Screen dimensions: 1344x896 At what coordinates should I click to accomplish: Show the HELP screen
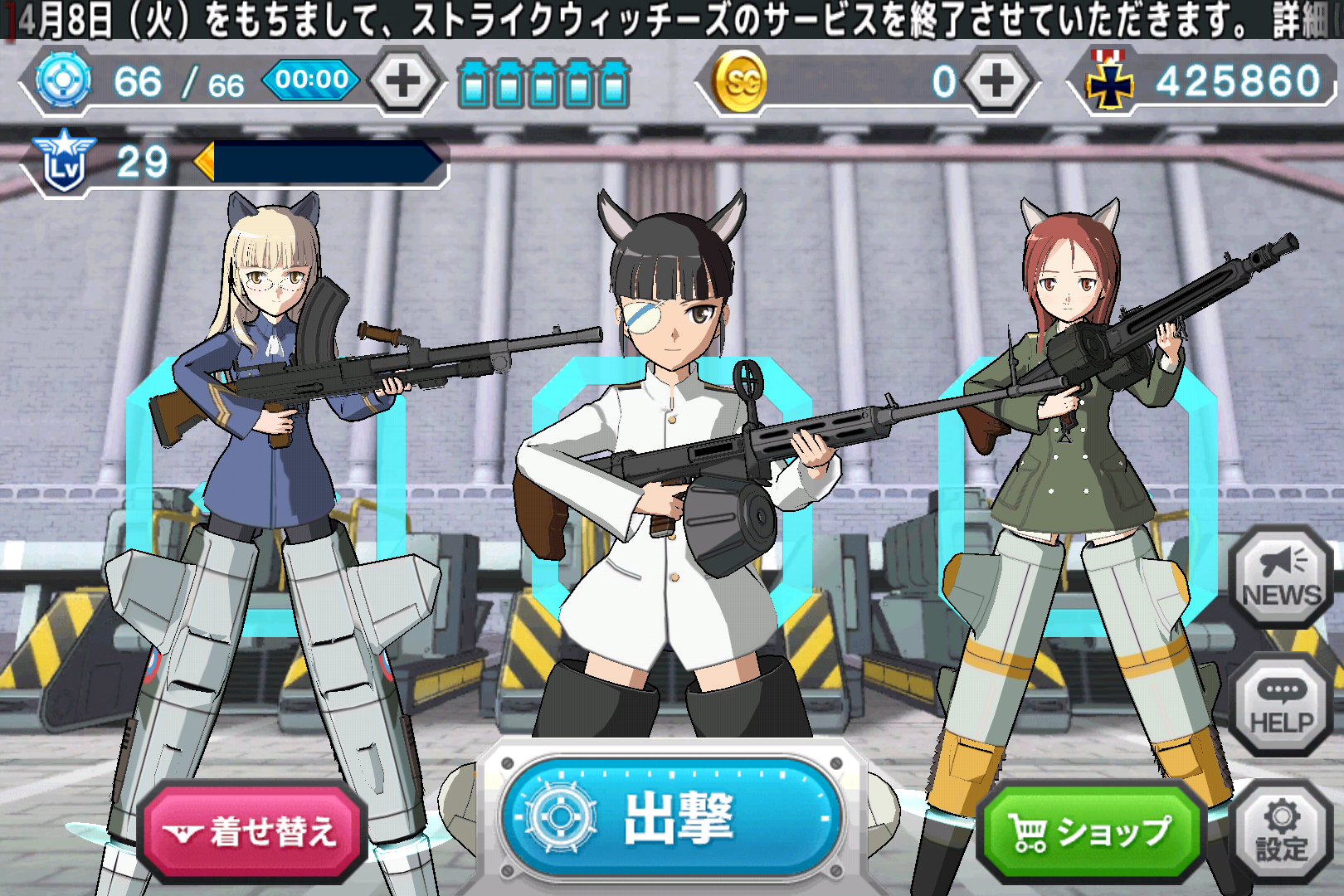tap(1281, 705)
